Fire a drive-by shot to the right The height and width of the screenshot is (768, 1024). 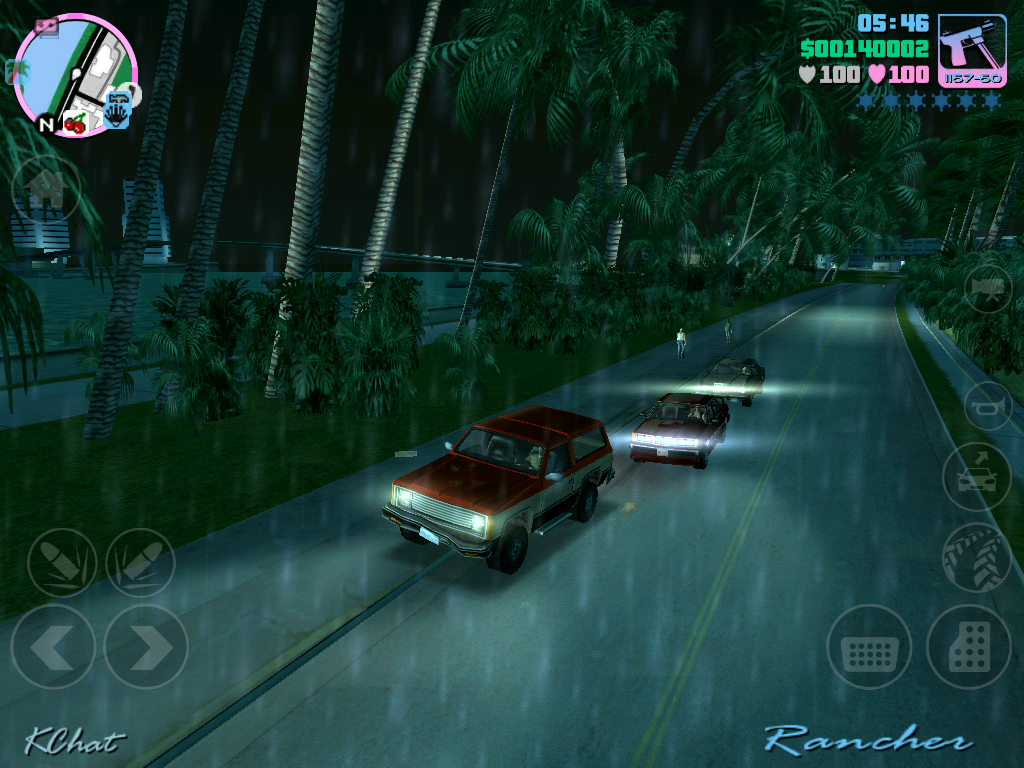coord(140,563)
